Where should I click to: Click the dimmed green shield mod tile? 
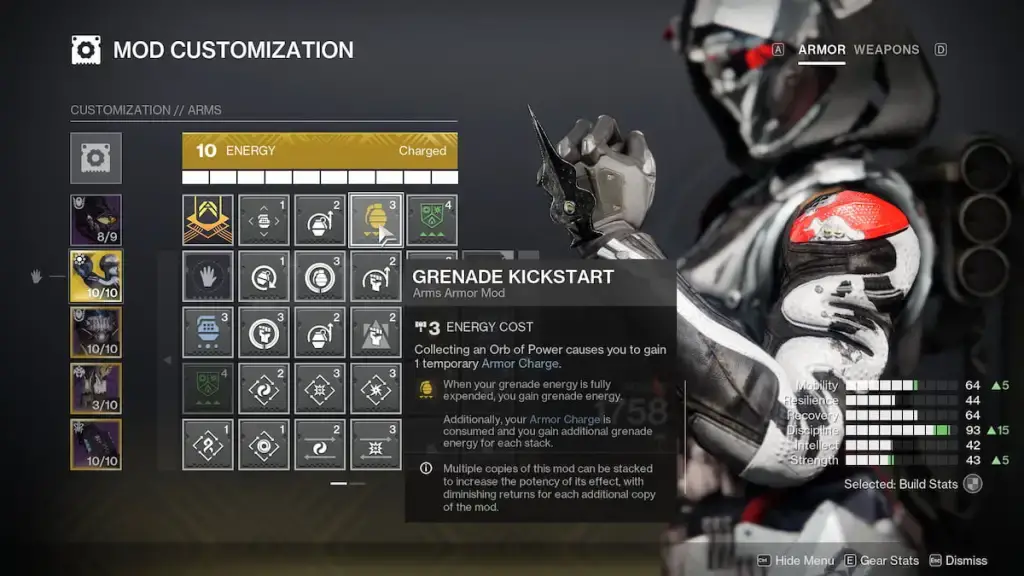[208, 389]
